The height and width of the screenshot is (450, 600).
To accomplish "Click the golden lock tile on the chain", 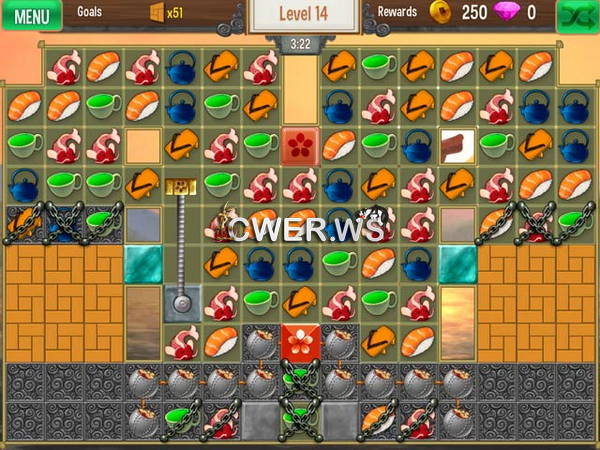I will click(x=181, y=186).
